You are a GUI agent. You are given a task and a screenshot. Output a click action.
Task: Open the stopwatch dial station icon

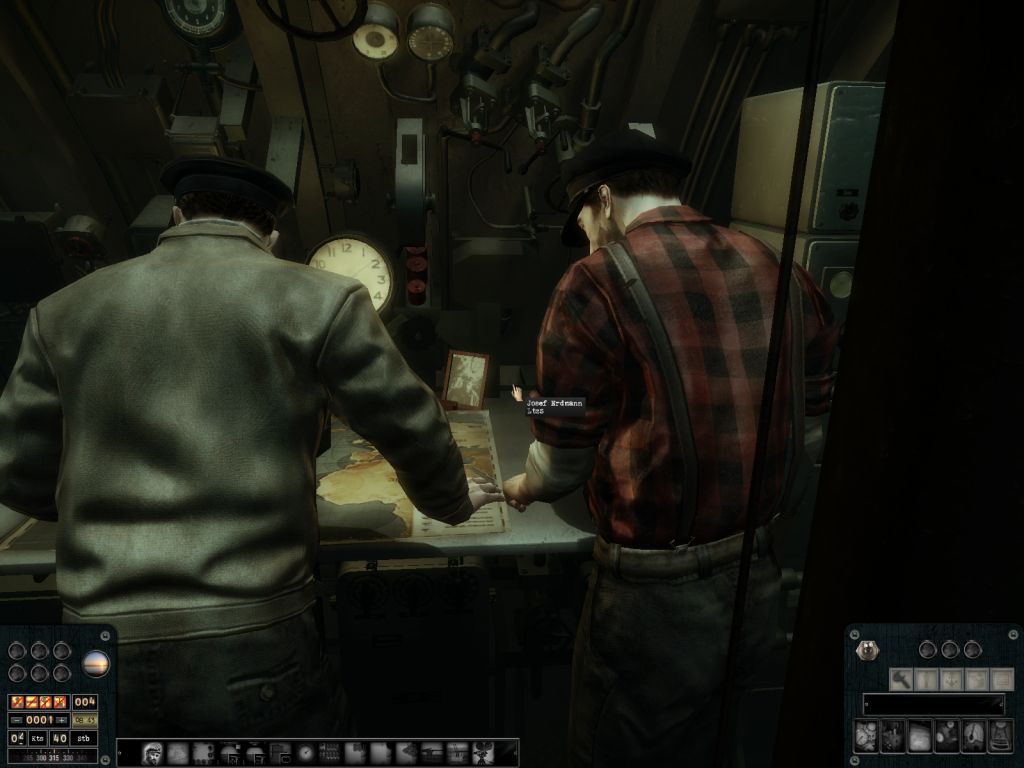305,752
